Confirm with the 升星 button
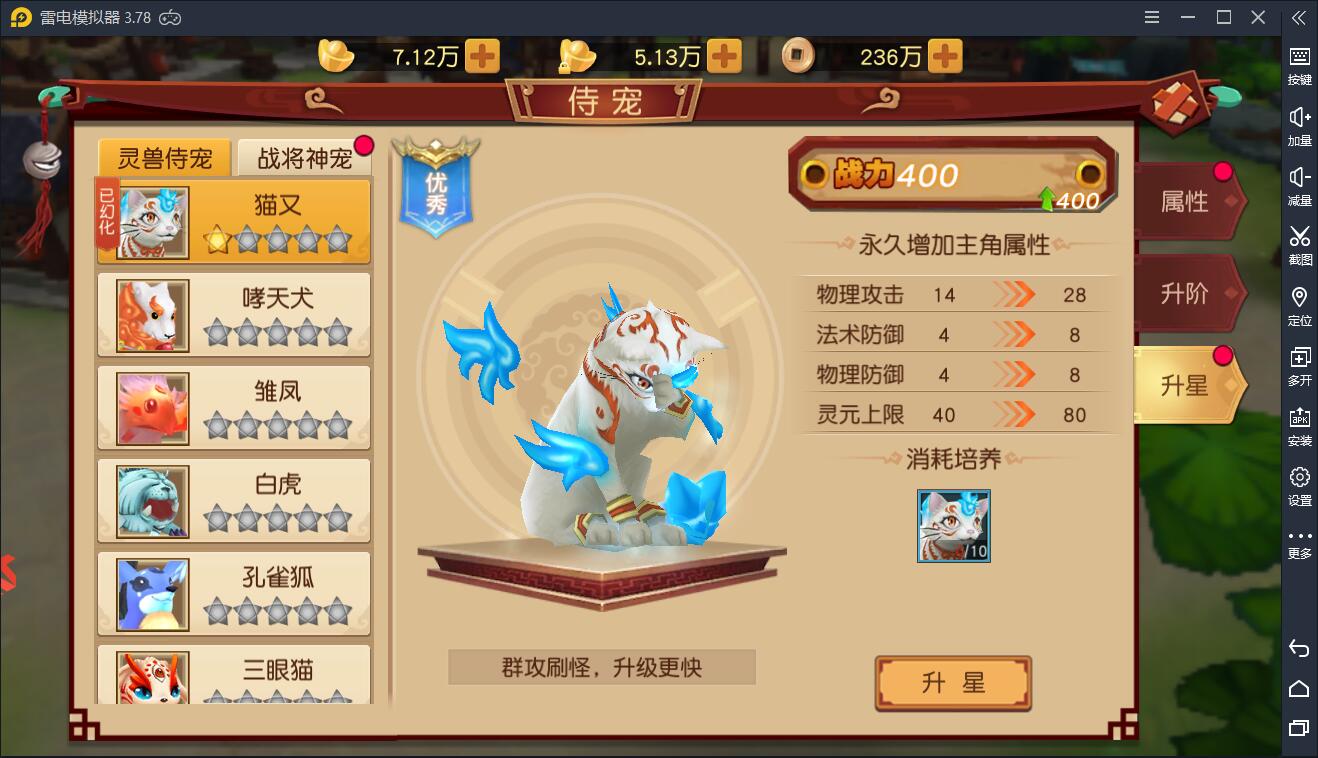The height and width of the screenshot is (758, 1318). tap(952, 683)
